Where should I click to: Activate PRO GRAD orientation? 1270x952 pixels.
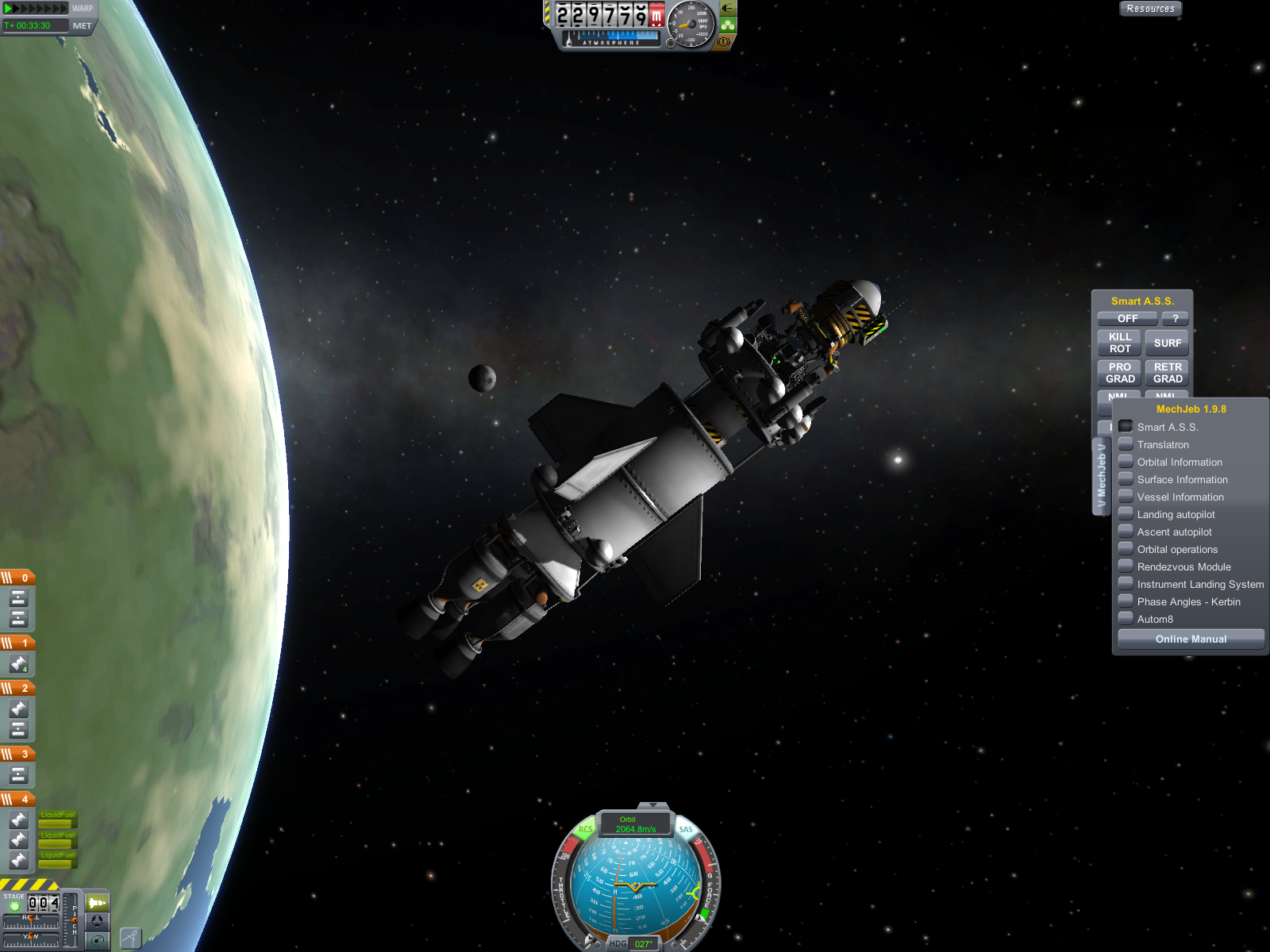[1119, 373]
